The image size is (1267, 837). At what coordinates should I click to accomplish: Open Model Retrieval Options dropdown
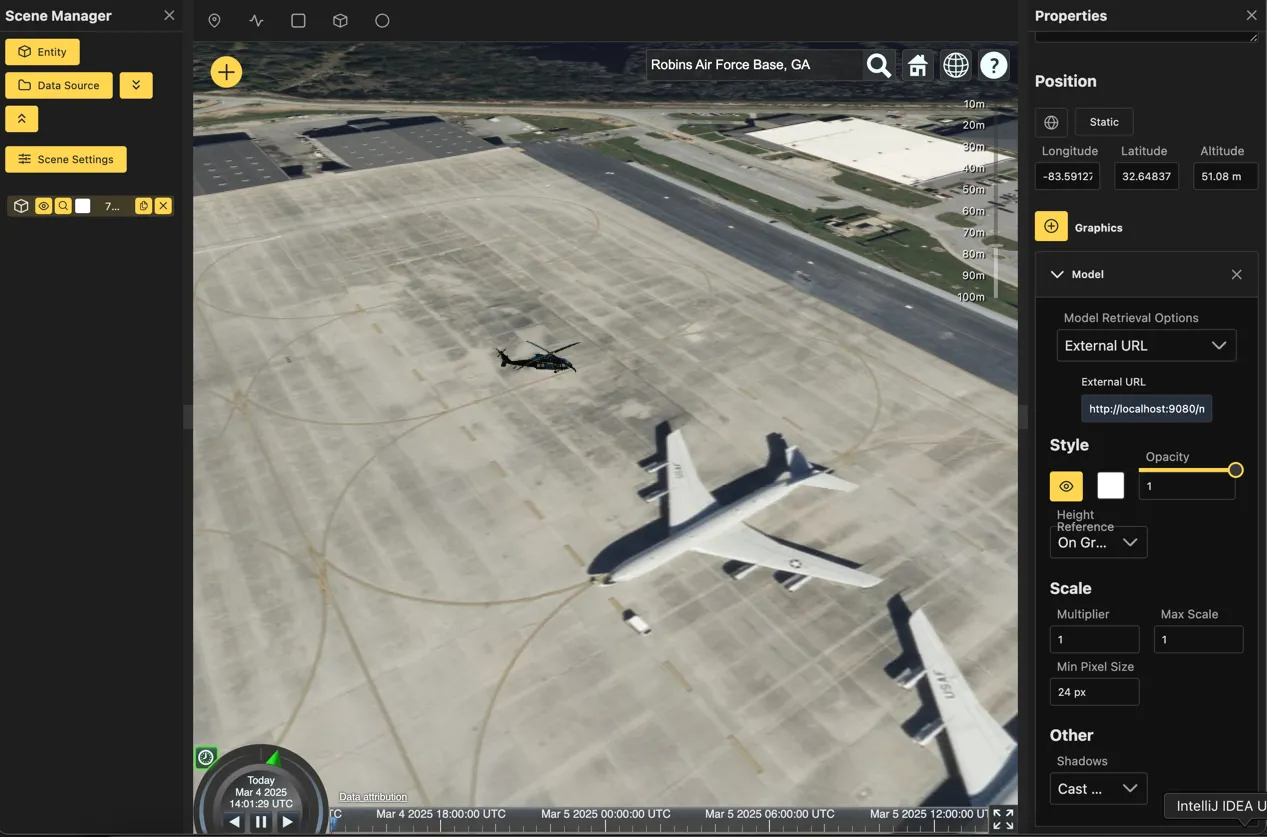1146,346
